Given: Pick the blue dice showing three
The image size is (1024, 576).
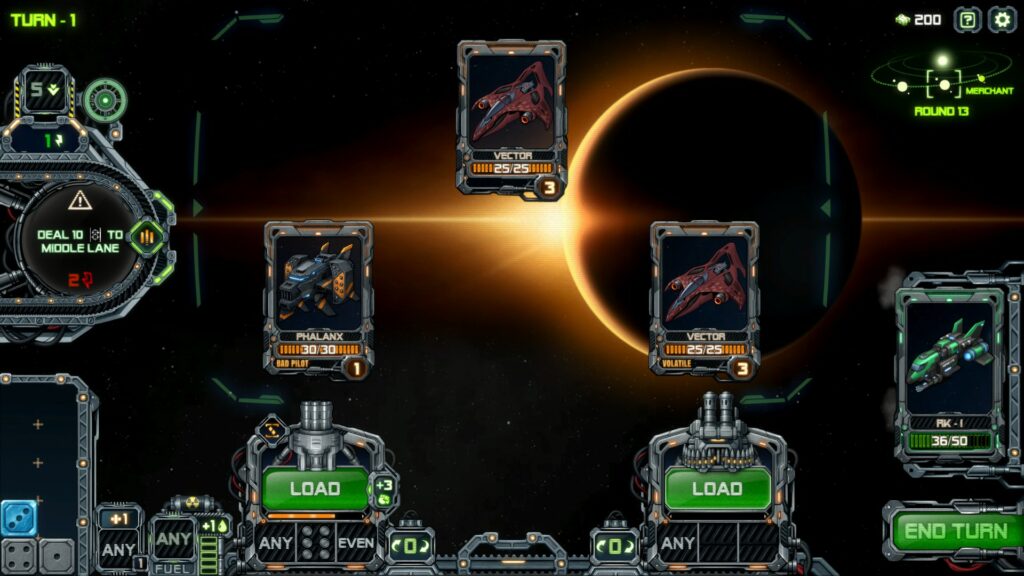Looking at the screenshot, I should click(x=19, y=517).
